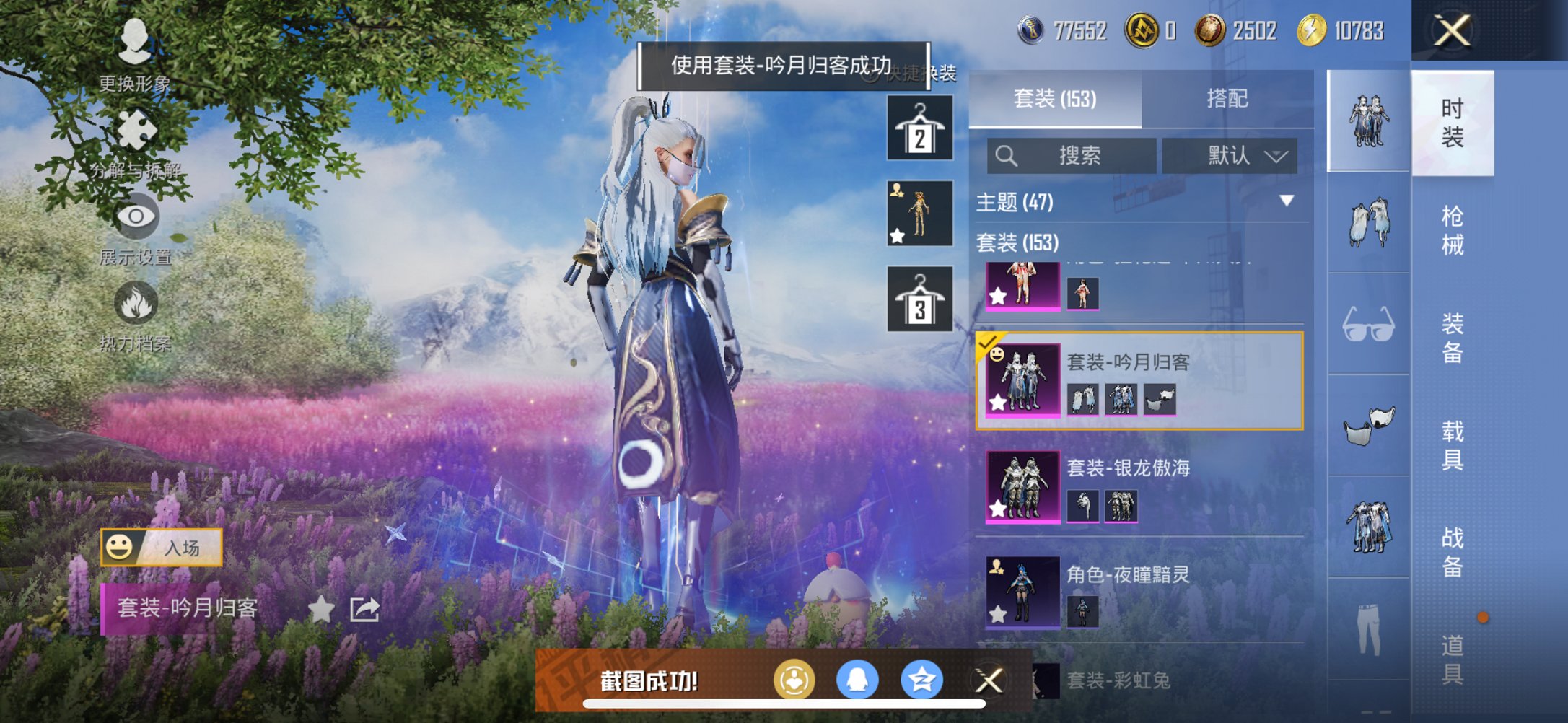Switch to the 搭配 tab
This screenshot has height=723, width=1568.
coord(1228,99)
